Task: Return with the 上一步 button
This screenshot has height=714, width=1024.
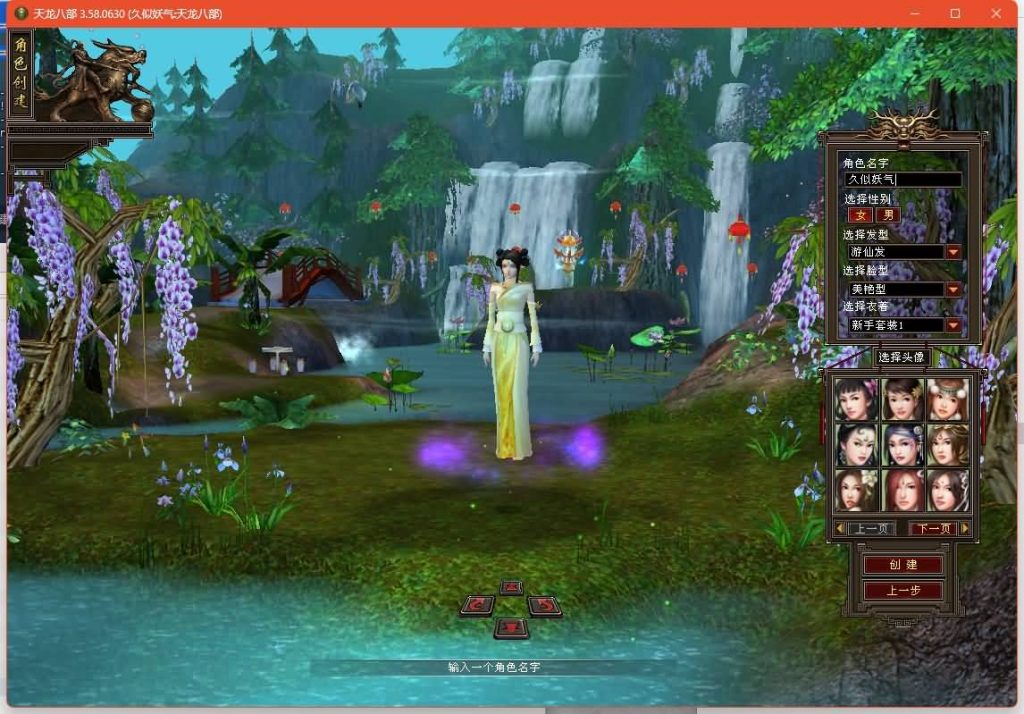Action: pos(902,590)
